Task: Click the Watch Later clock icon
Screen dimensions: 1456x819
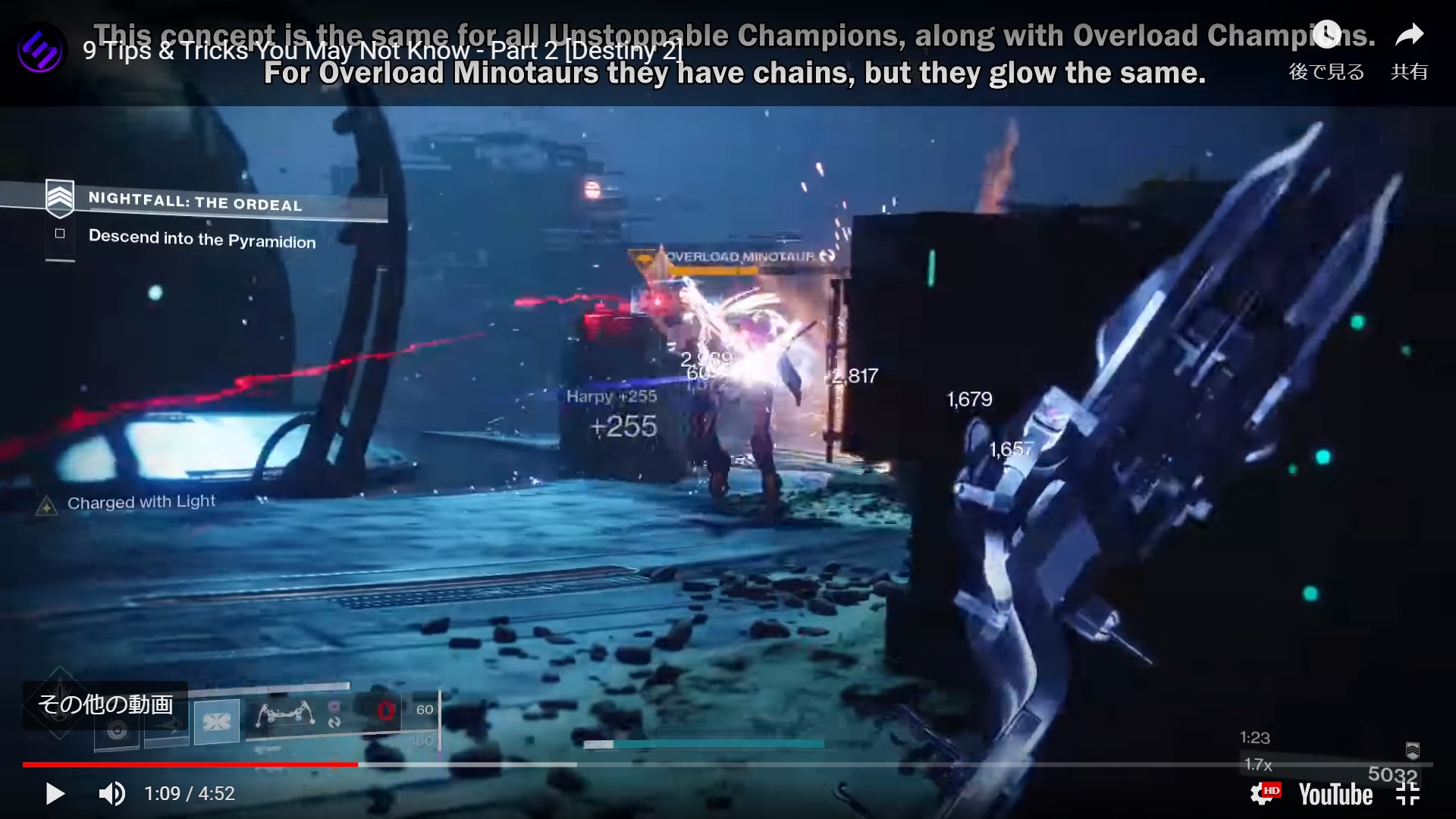Action: tap(1326, 33)
